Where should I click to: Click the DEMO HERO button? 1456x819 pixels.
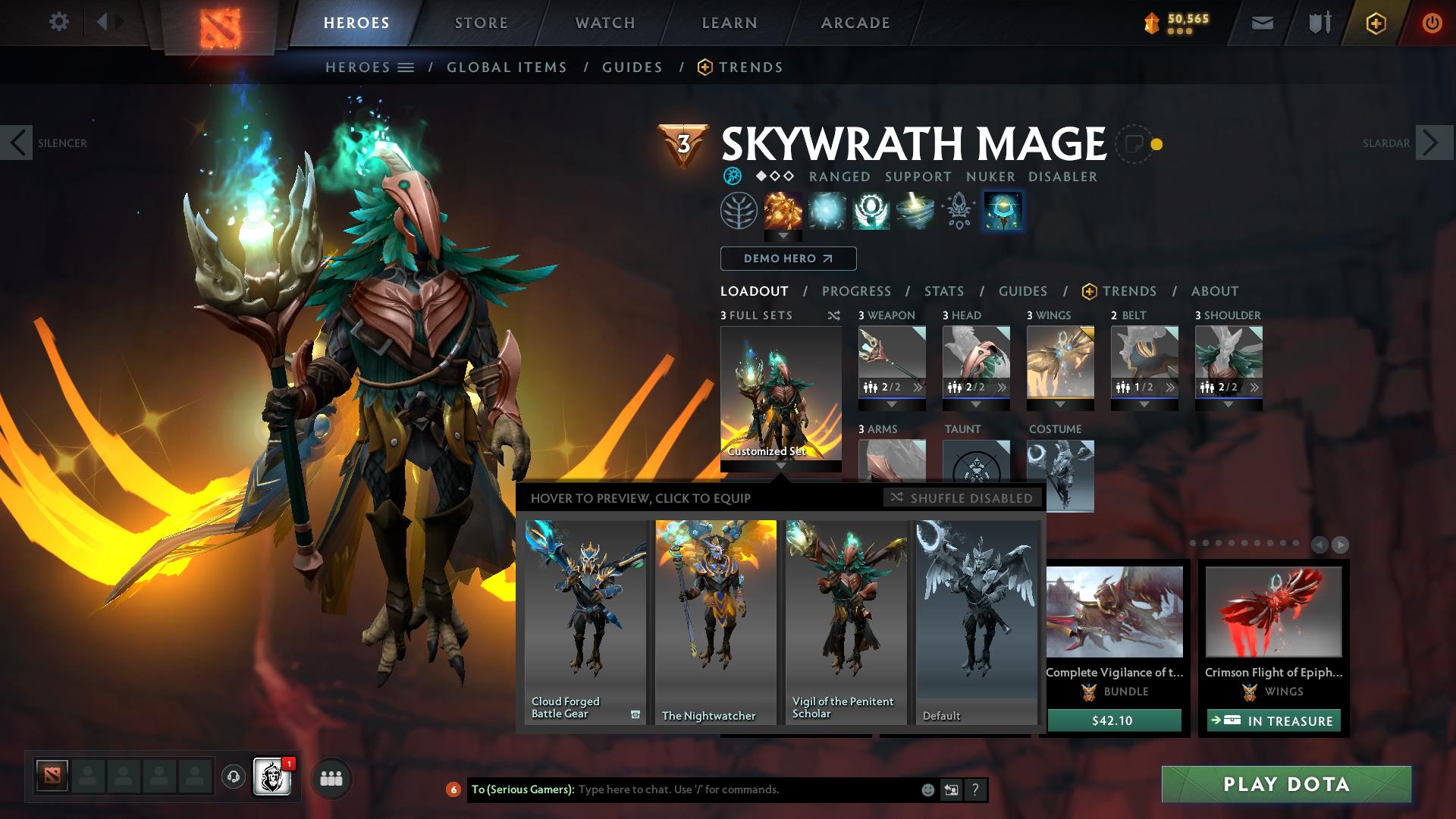click(787, 259)
